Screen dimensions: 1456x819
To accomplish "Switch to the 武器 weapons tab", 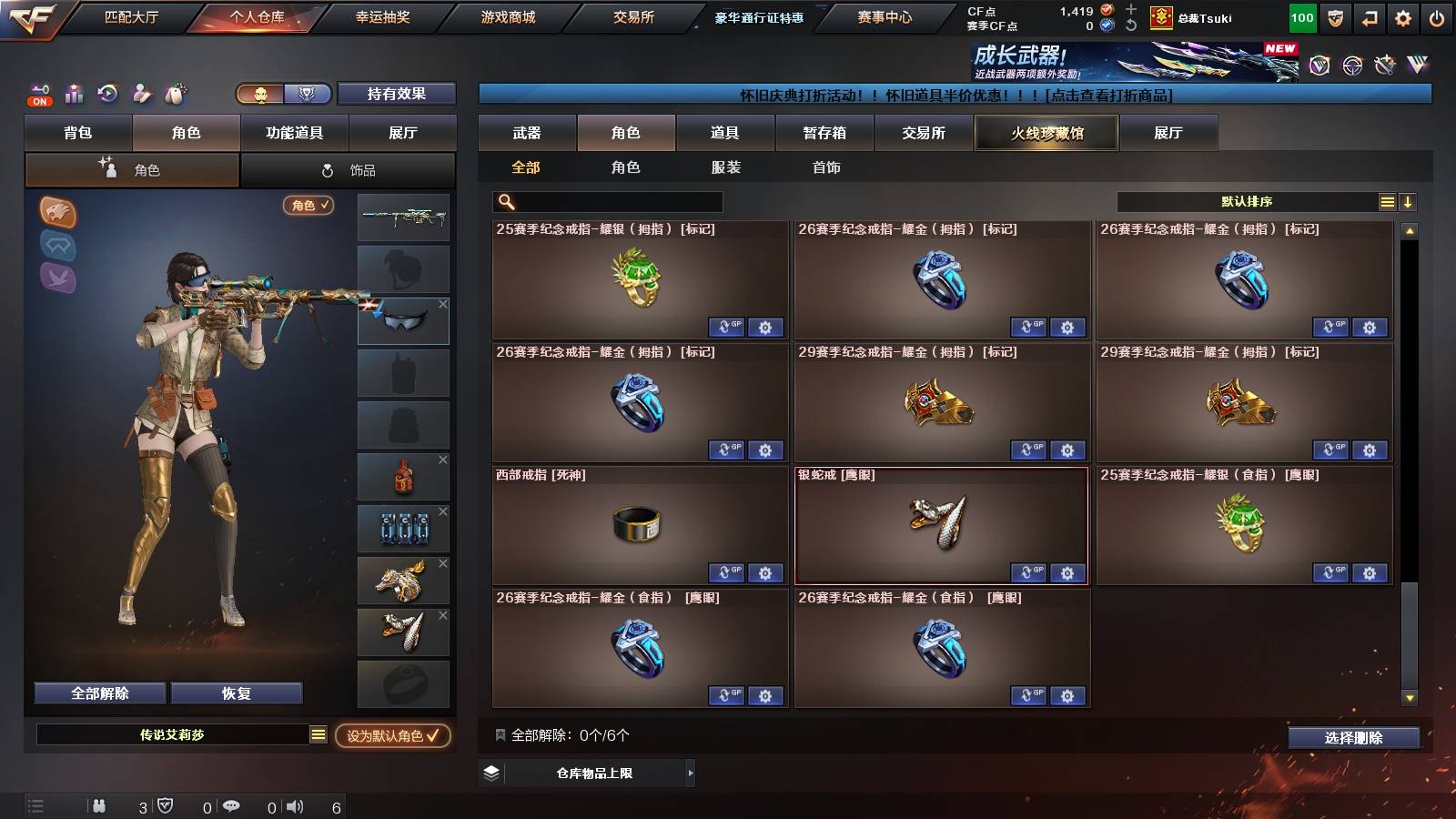I will [528, 133].
